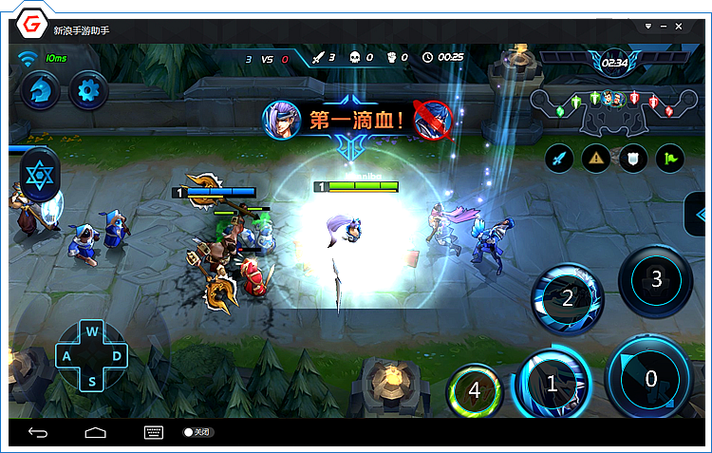The width and height of the screenshot is (712, 453).
Task: Activate the green ring button labeled 4
Action: click(474, 390)
